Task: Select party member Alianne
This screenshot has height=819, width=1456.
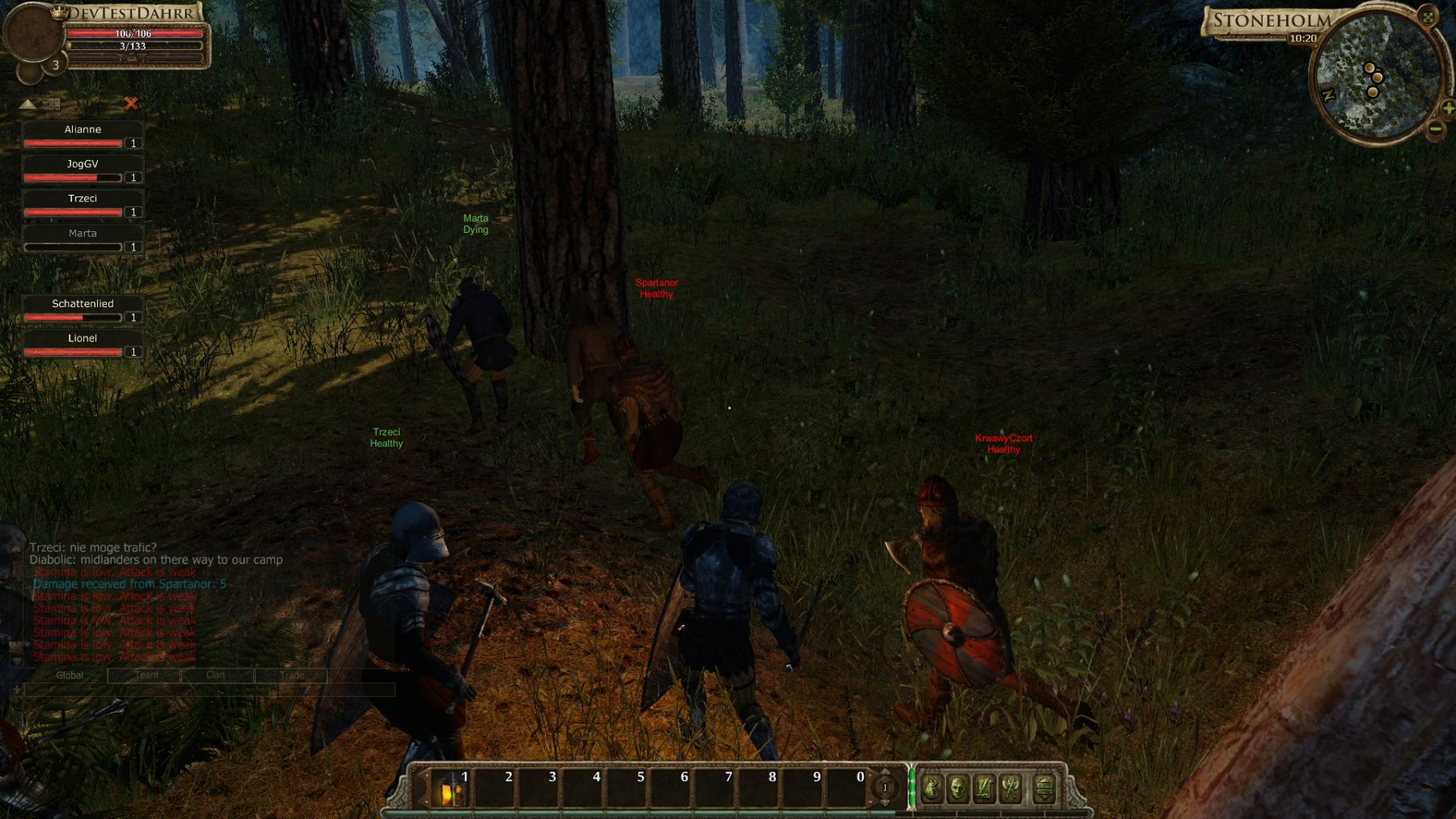Action: (x=83, y=135)
